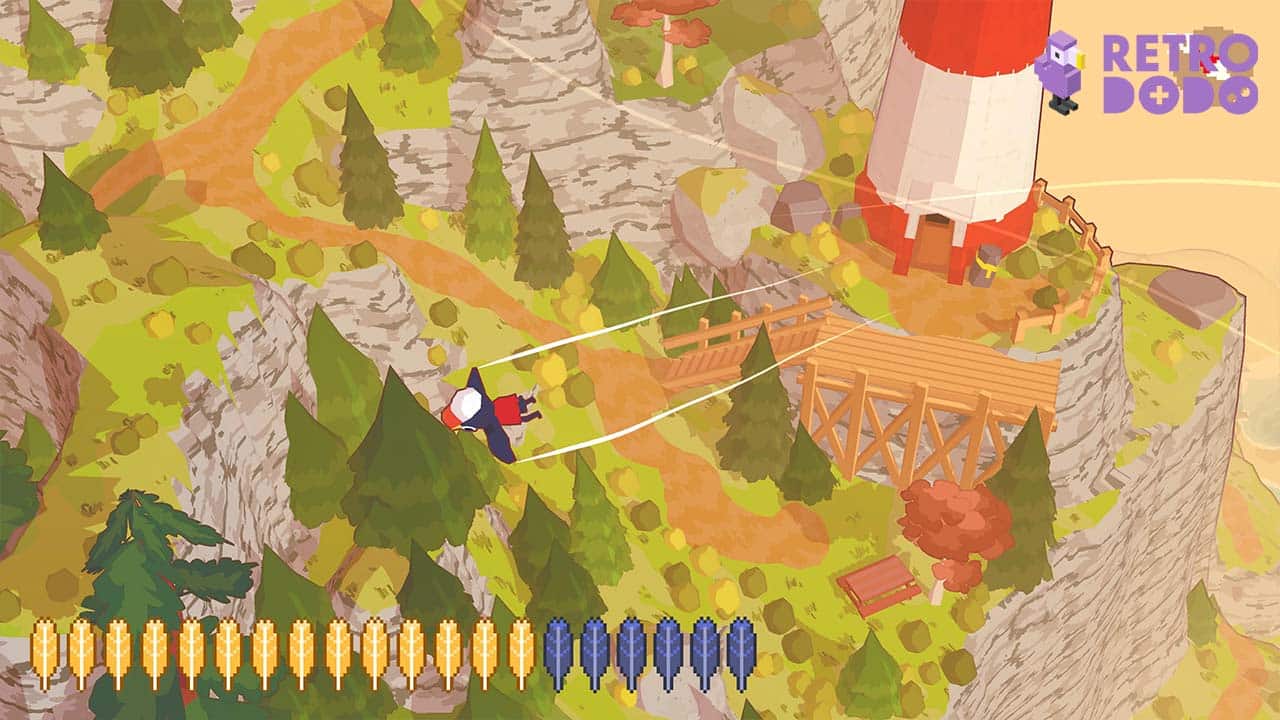Click the plus symbol inside the DODO logo
1280x720 pixels.
(x=1160, y=94)
